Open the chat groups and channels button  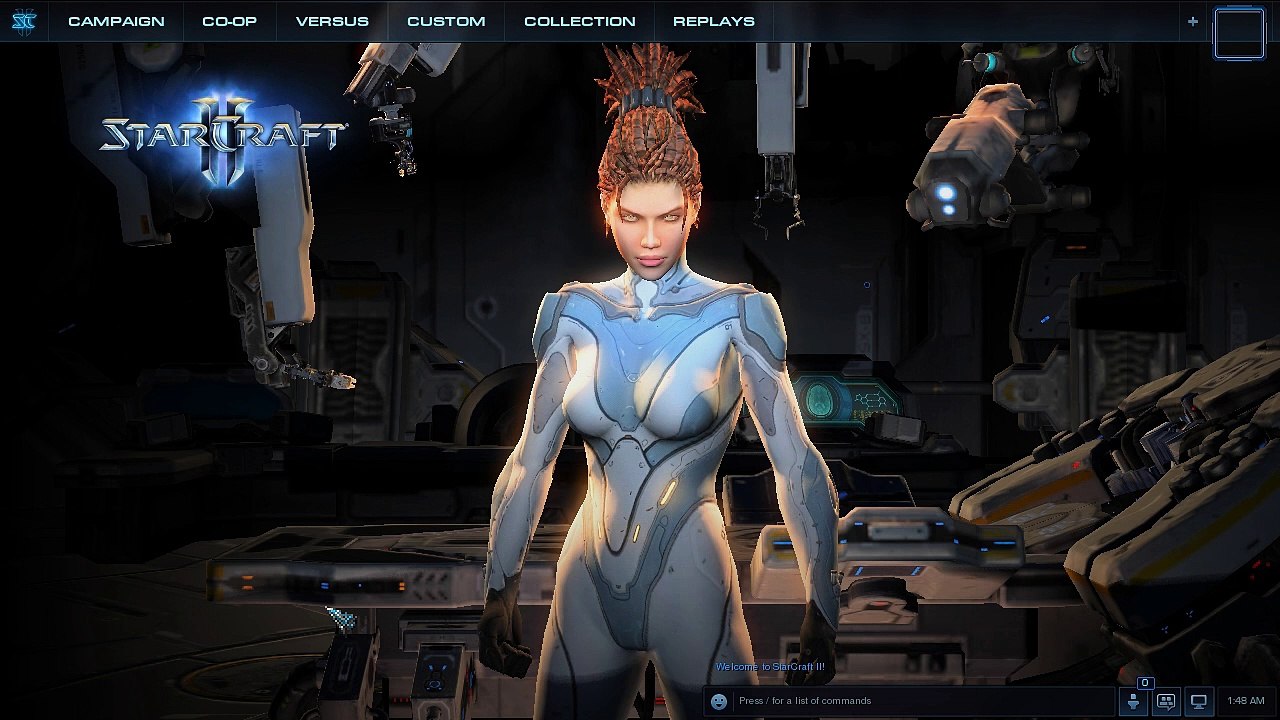click(x=1166, y=701)
